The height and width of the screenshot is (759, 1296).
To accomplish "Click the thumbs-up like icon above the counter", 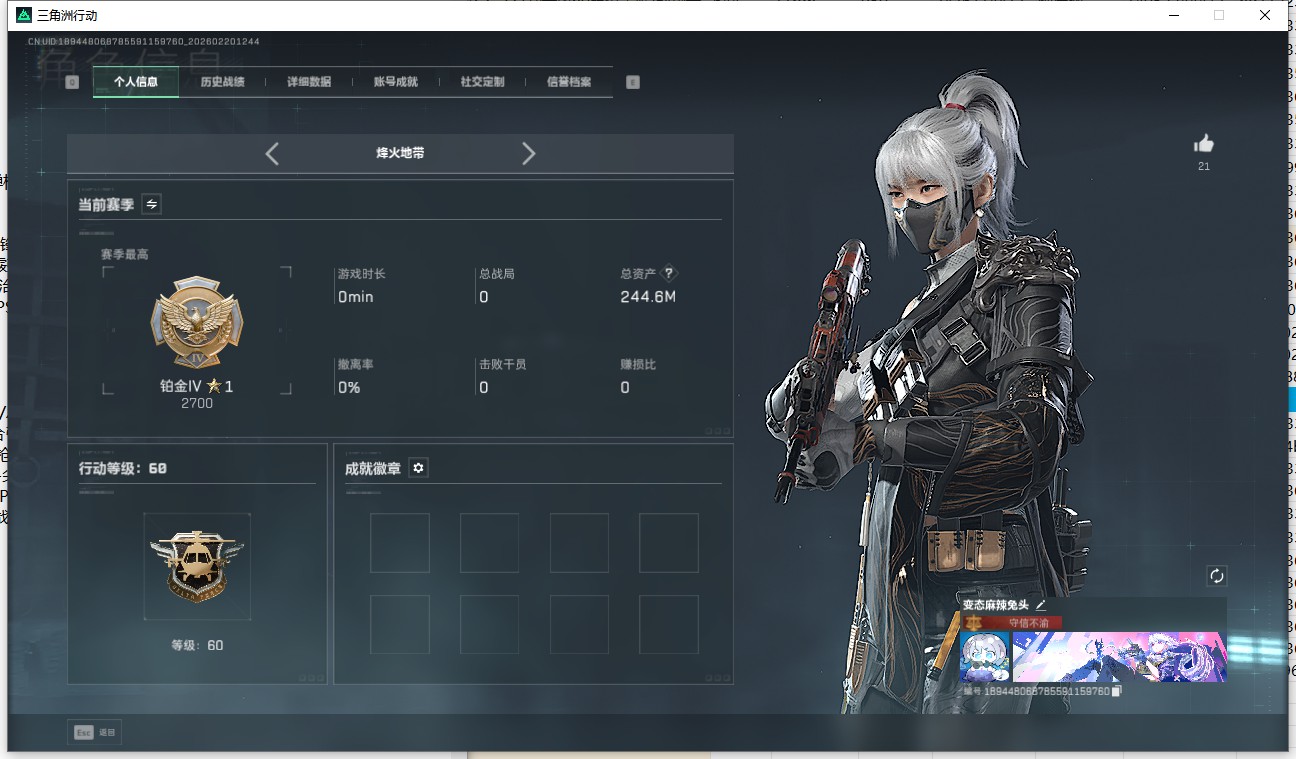I will coord(1203,143).
